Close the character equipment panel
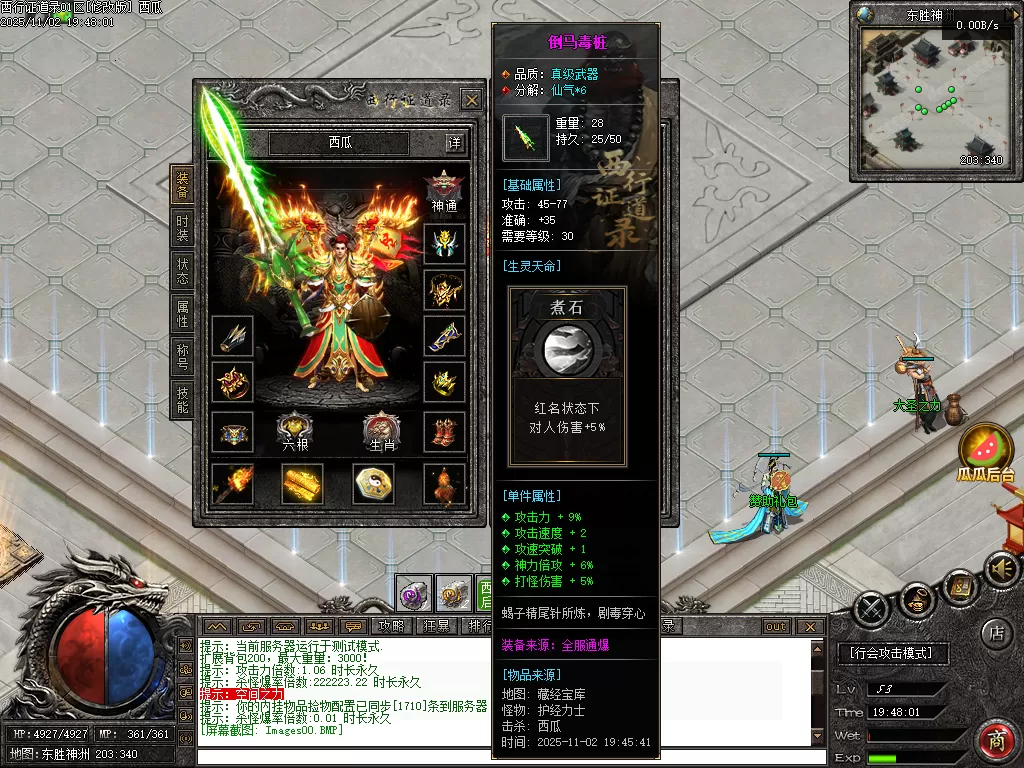The image size is (1024, 768). (x=471, y=99)
